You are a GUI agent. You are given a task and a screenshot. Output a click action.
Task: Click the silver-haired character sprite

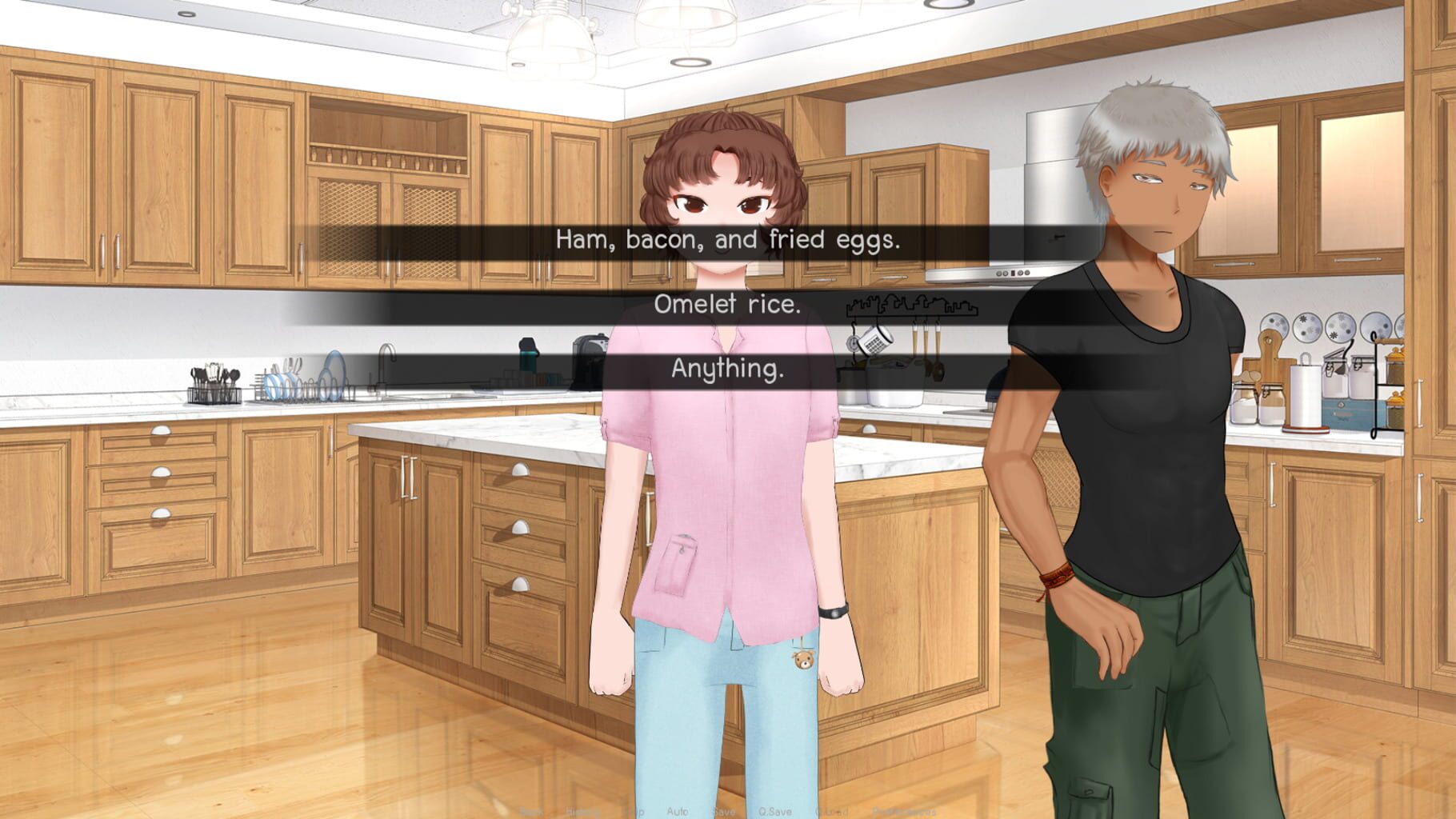point(1136,480)
